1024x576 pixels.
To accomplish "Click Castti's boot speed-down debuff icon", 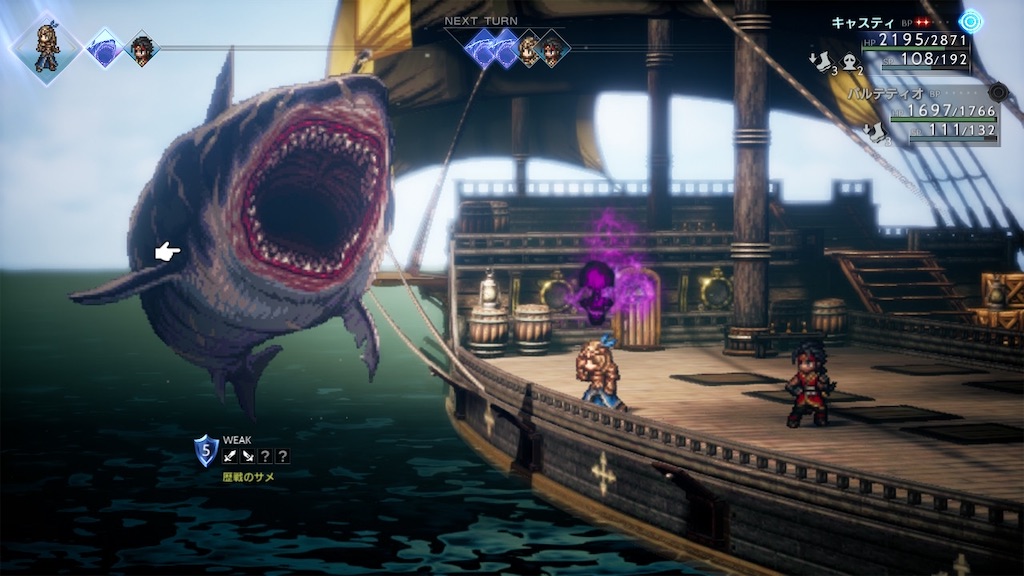I will tap(820, 62).
